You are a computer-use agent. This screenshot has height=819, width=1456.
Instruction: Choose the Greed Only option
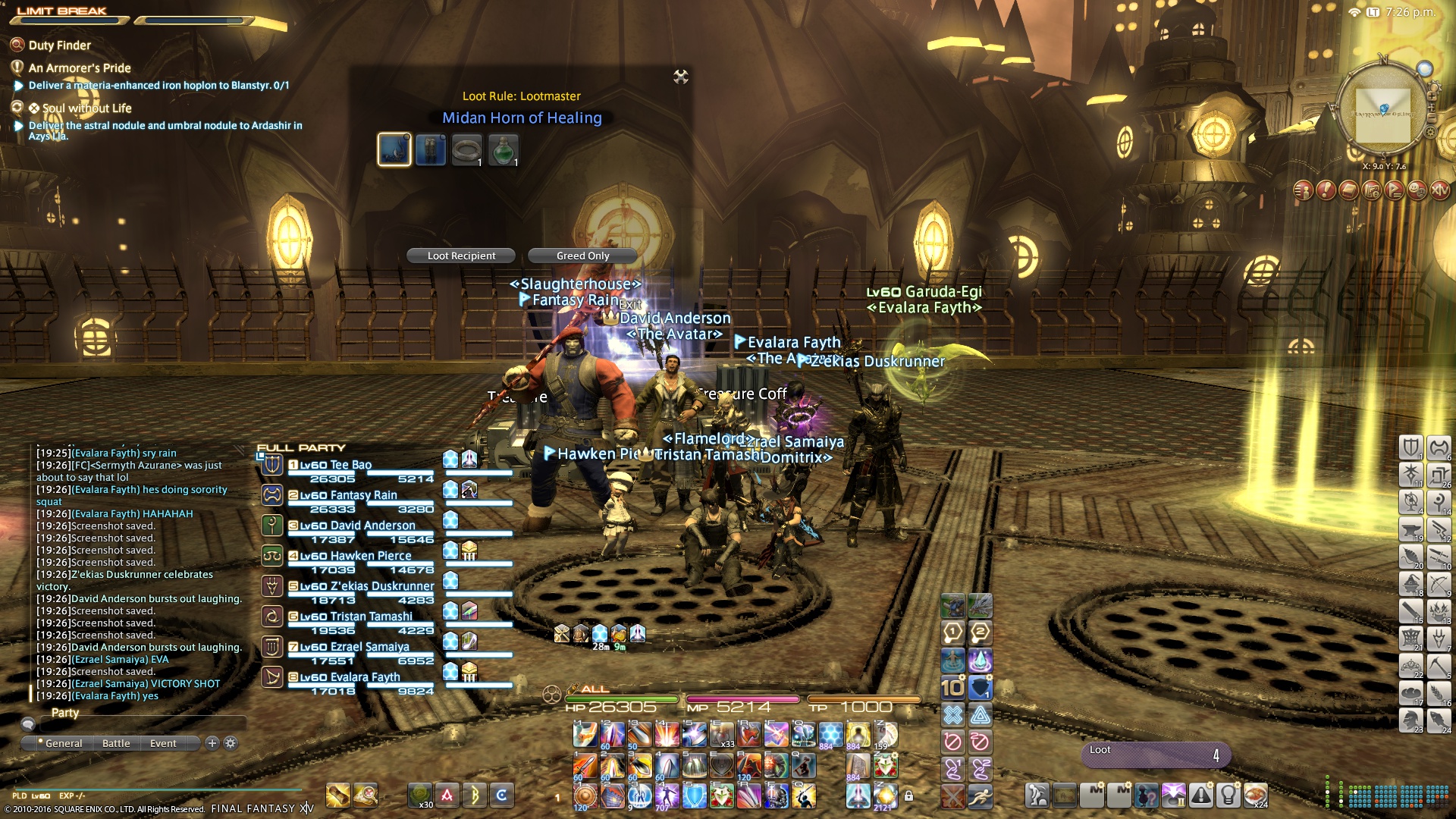[x=582, y=256]
